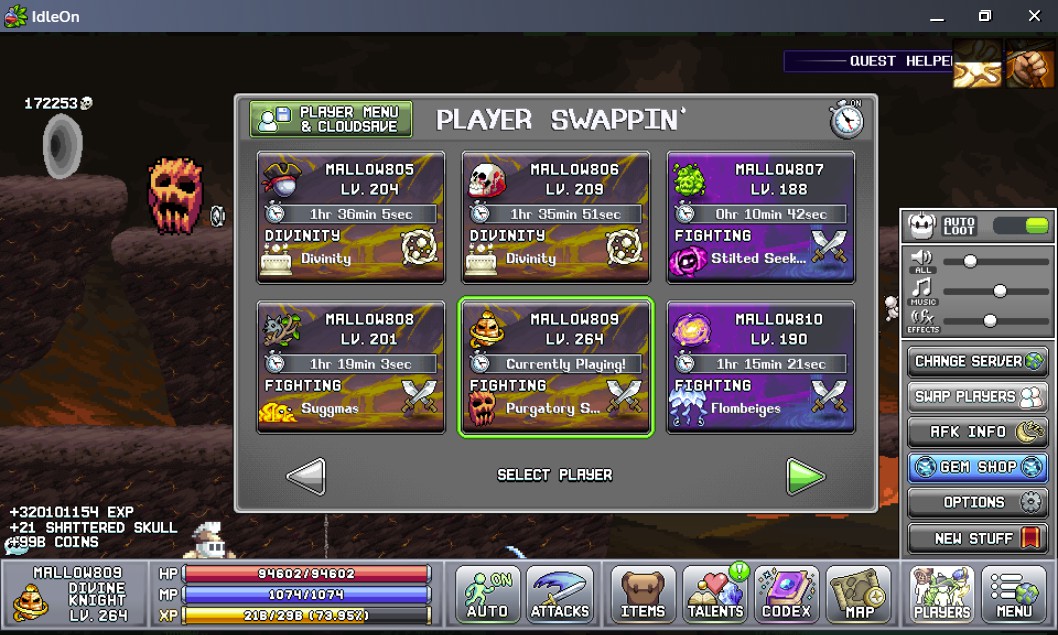Open the Options settings
The width and height of the screenshot is (1058, 635).
[x=977, y=502]
